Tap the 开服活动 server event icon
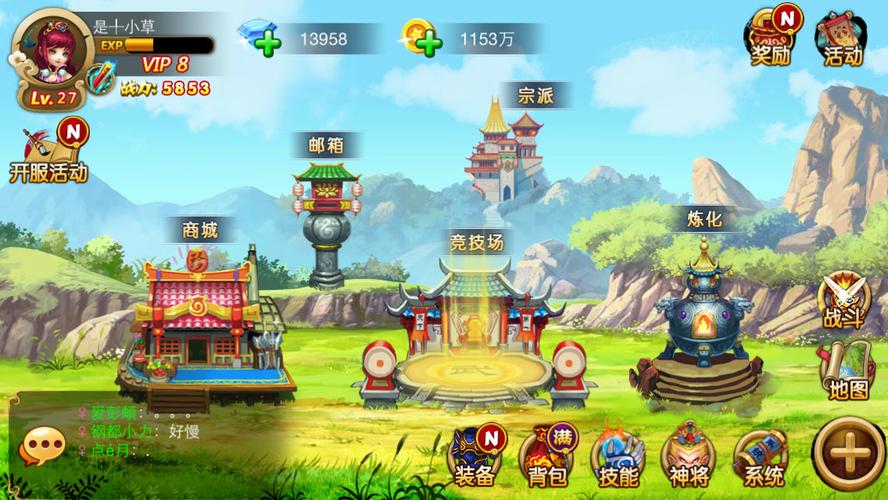888x500 pixels. (49, 151)
